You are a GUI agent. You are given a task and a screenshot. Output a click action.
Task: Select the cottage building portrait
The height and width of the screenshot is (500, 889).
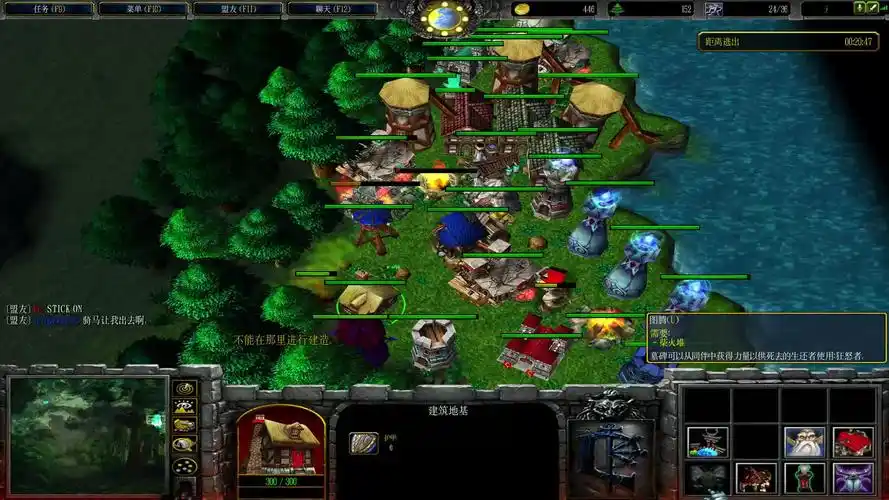click(x=280, y=440)
